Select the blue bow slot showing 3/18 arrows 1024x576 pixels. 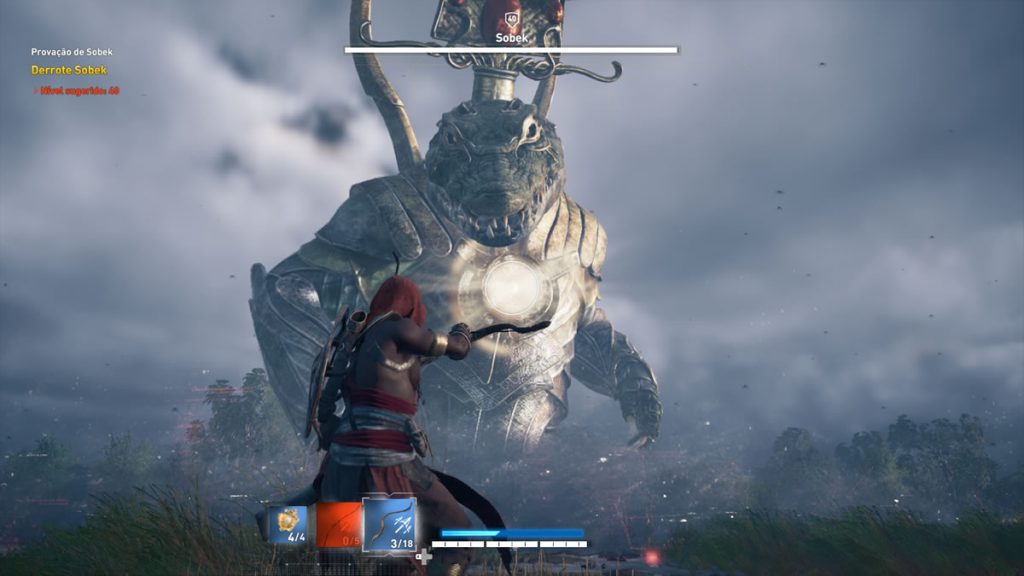[389, 524]
